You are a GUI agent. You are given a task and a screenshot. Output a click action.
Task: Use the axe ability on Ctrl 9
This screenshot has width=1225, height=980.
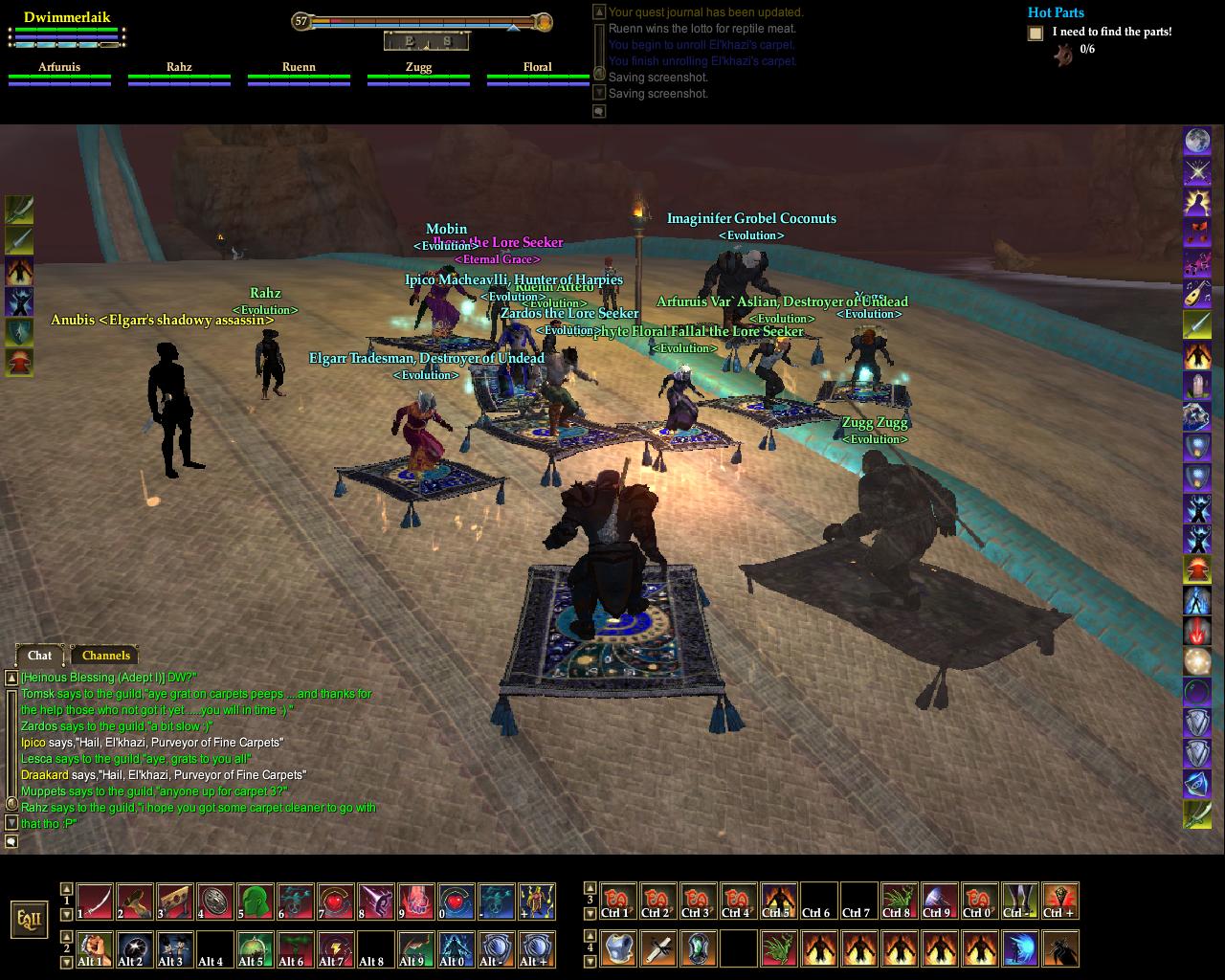point(939,902)
